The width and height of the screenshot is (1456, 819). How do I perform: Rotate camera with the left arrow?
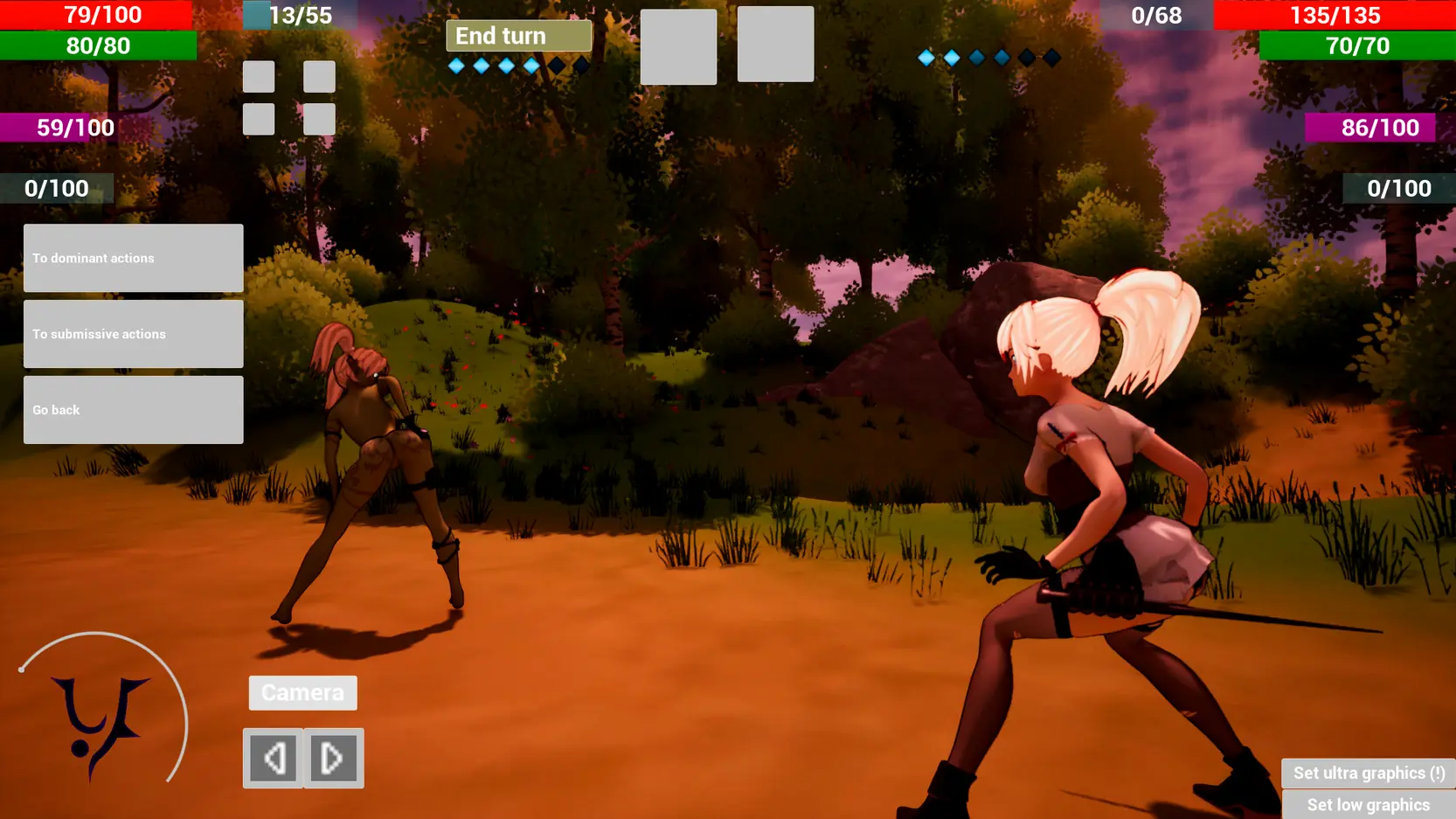[274, 758]
